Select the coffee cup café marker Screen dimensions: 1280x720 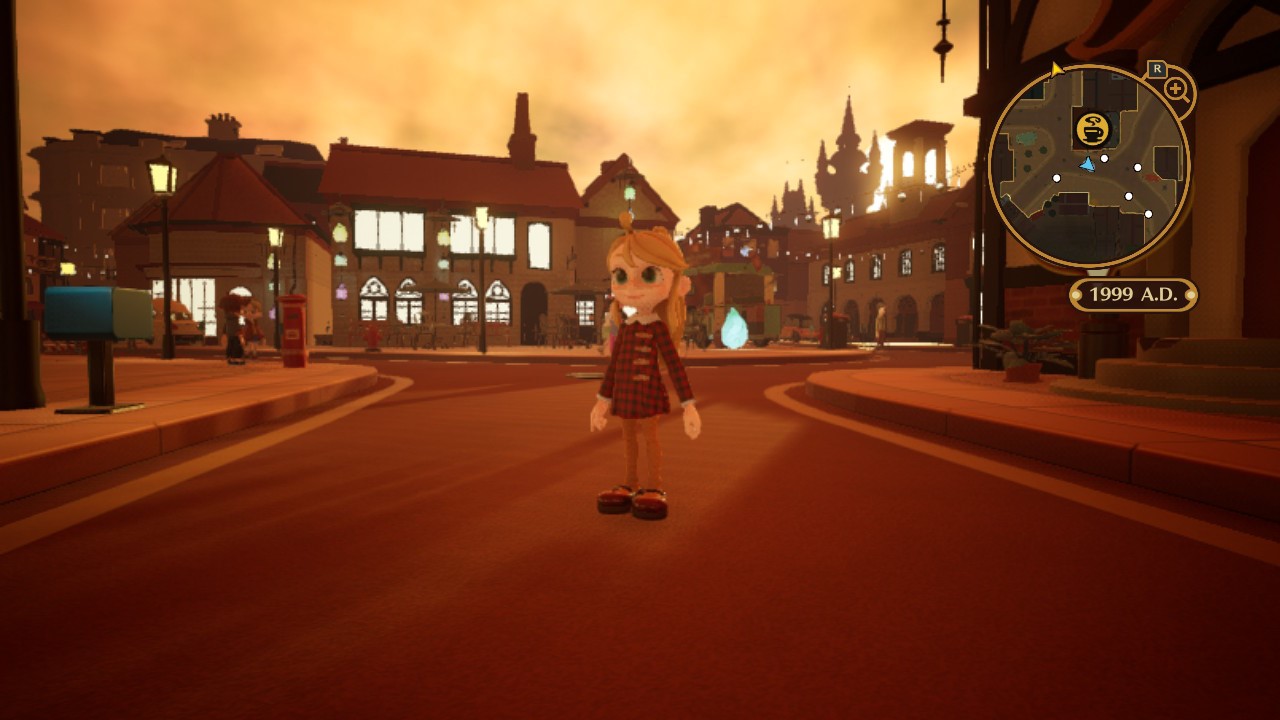(x=1091, y=129)
